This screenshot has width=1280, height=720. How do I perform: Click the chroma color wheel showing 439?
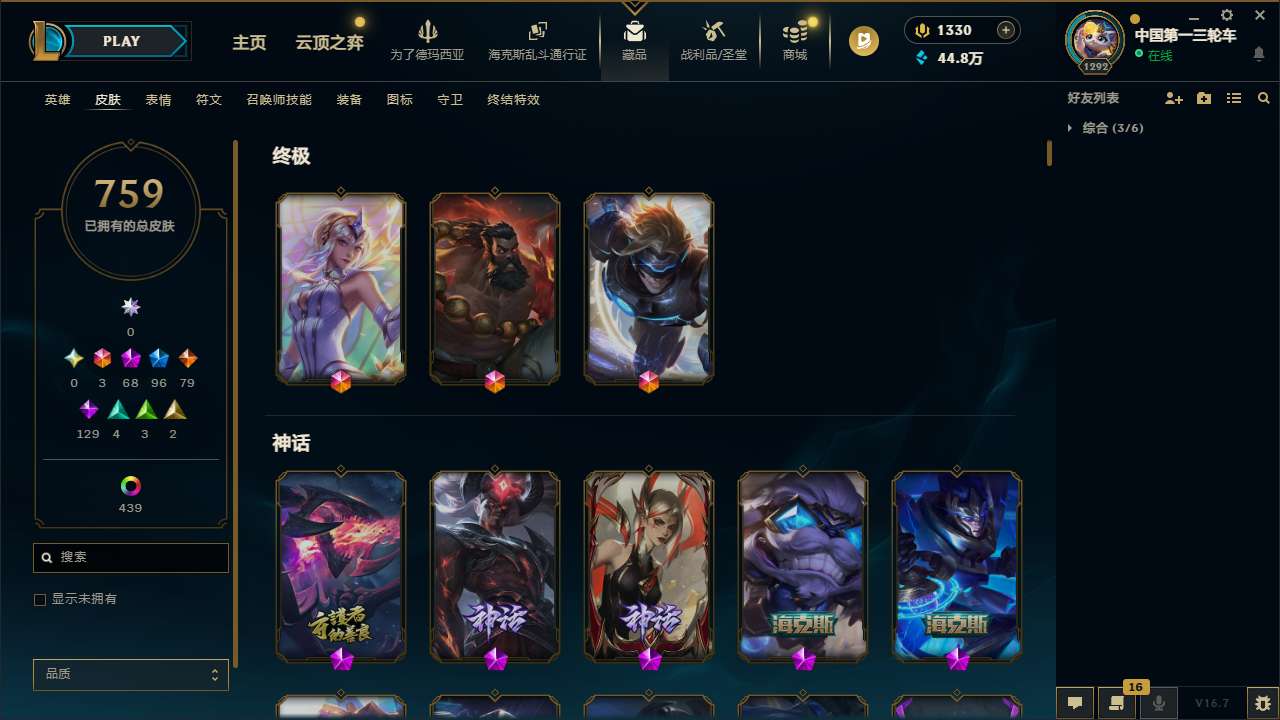click(130, 487)
